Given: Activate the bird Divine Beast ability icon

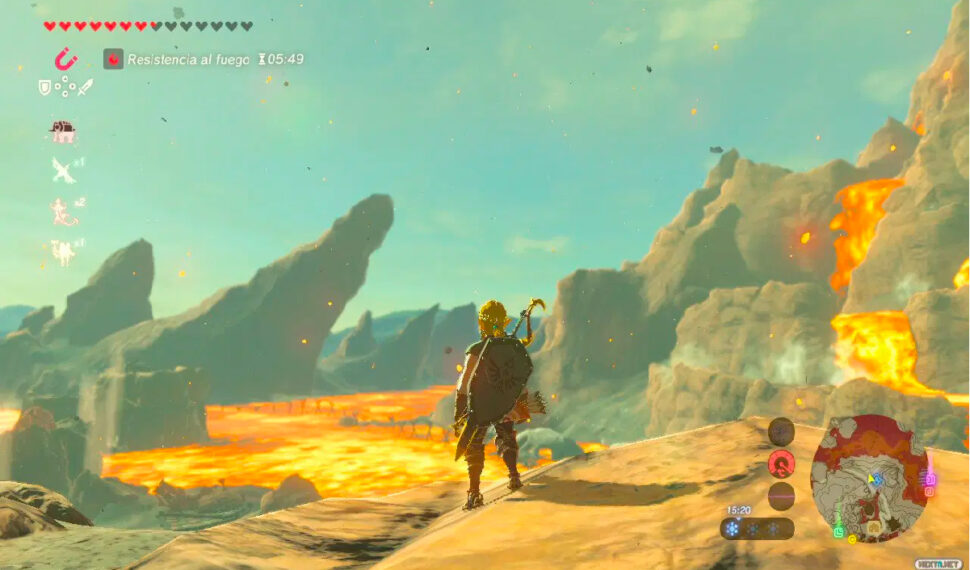Looking at the screenshot, I should (63, 170).
